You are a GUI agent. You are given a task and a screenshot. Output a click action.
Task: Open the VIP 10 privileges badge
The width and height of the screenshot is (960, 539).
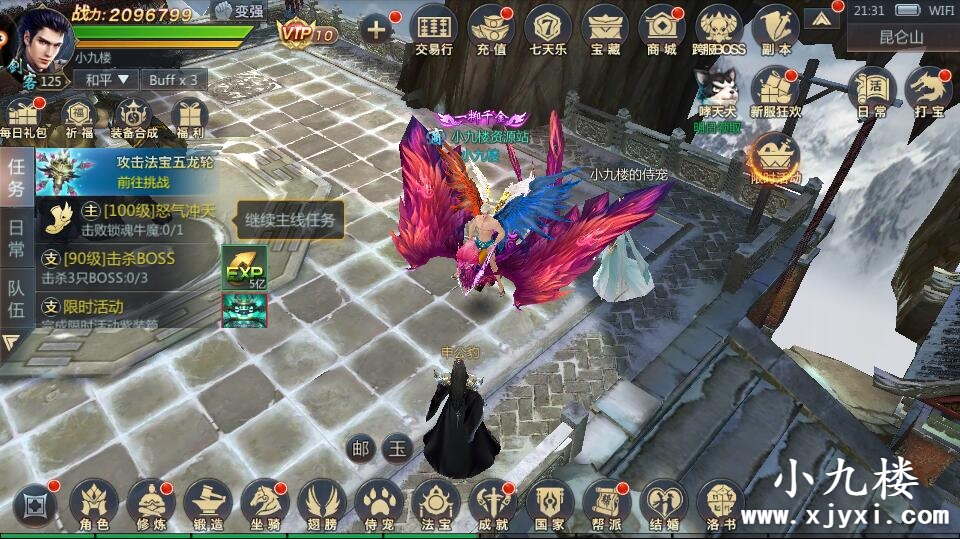pos(307,33)
